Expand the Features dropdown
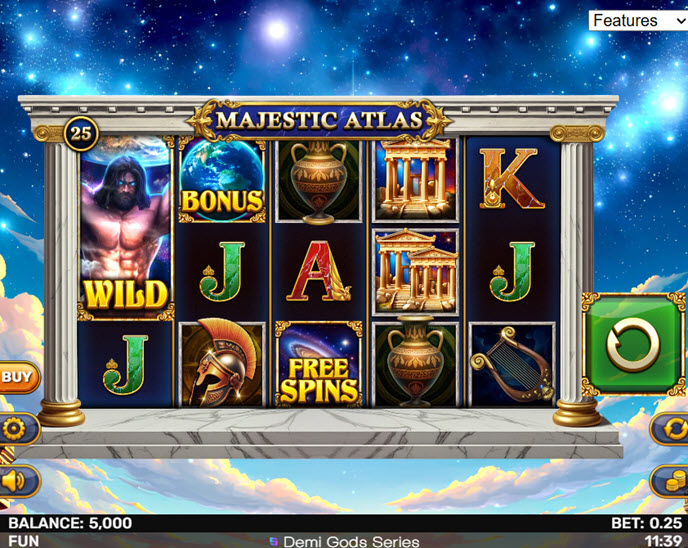This screenshot has height=548, width=688. [637, 20]
